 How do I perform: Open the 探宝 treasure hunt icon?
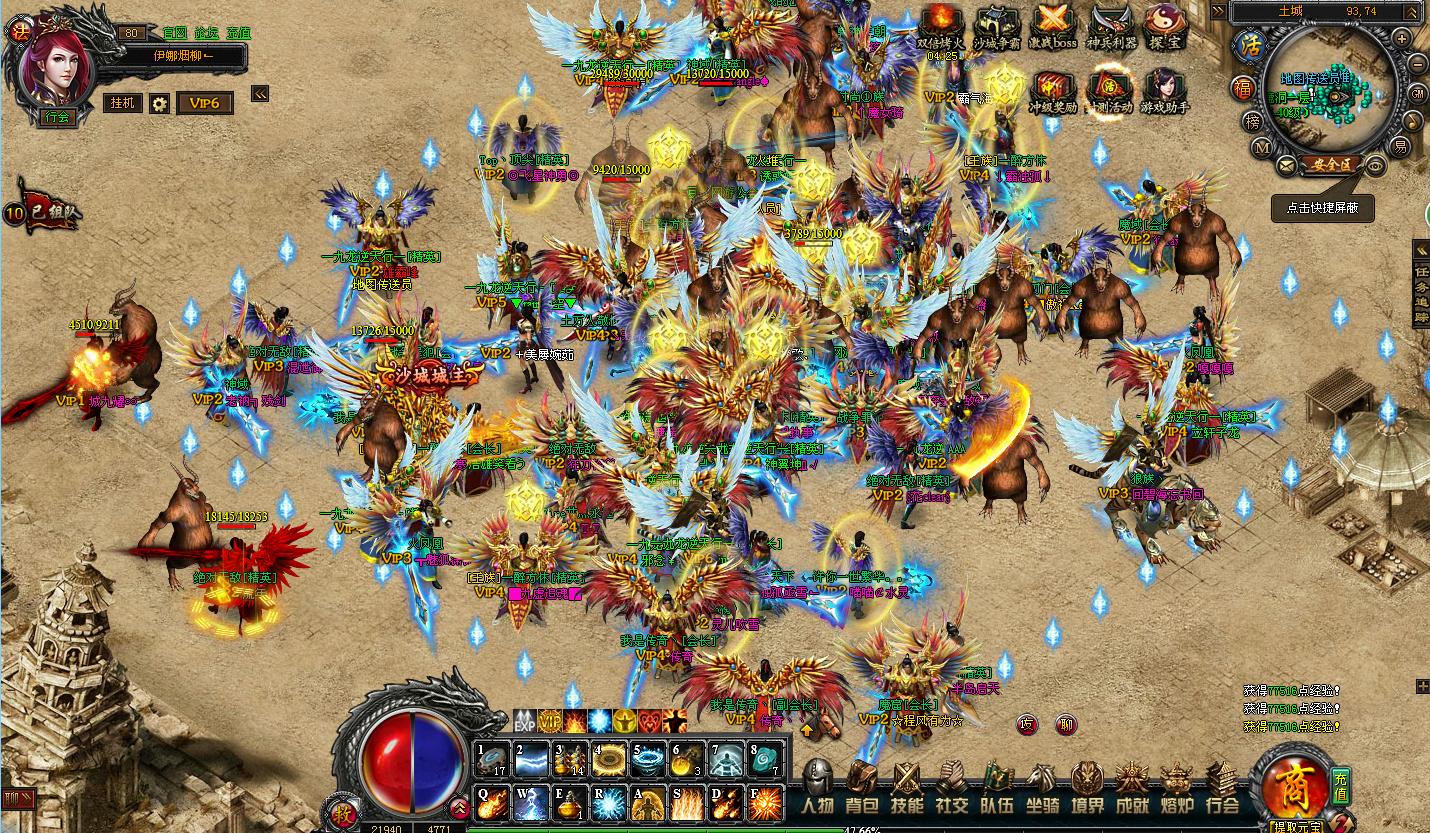tap(1165, 25)
